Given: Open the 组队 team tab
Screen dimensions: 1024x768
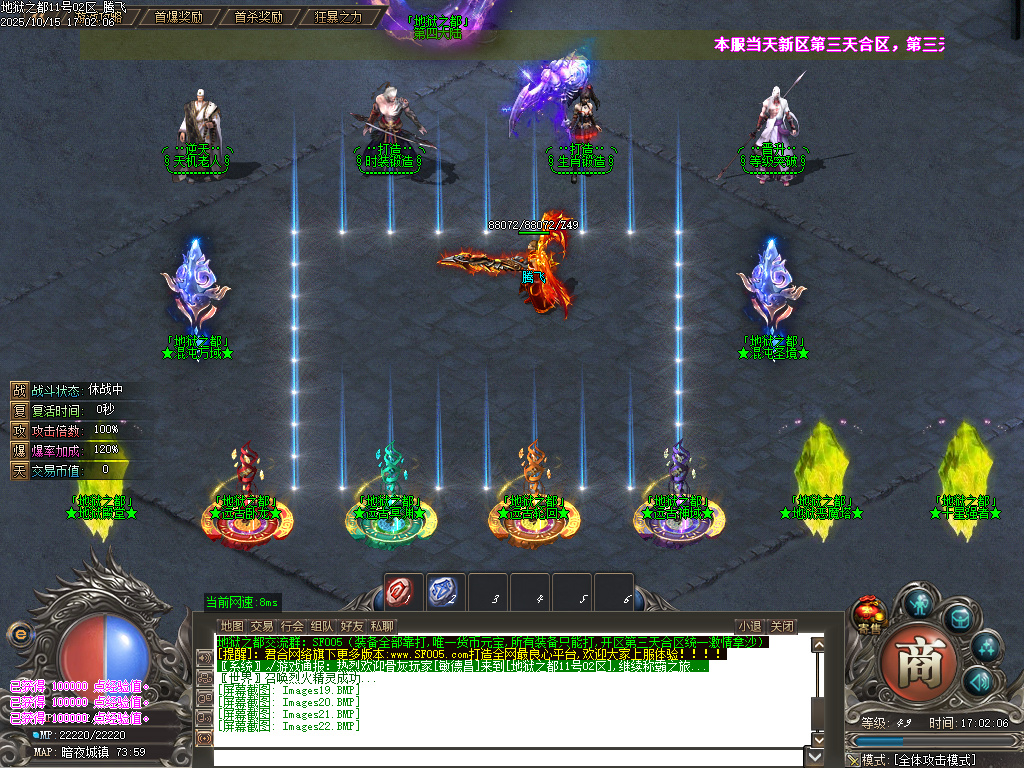Looking at the screenshot, I should click(322, 626).
